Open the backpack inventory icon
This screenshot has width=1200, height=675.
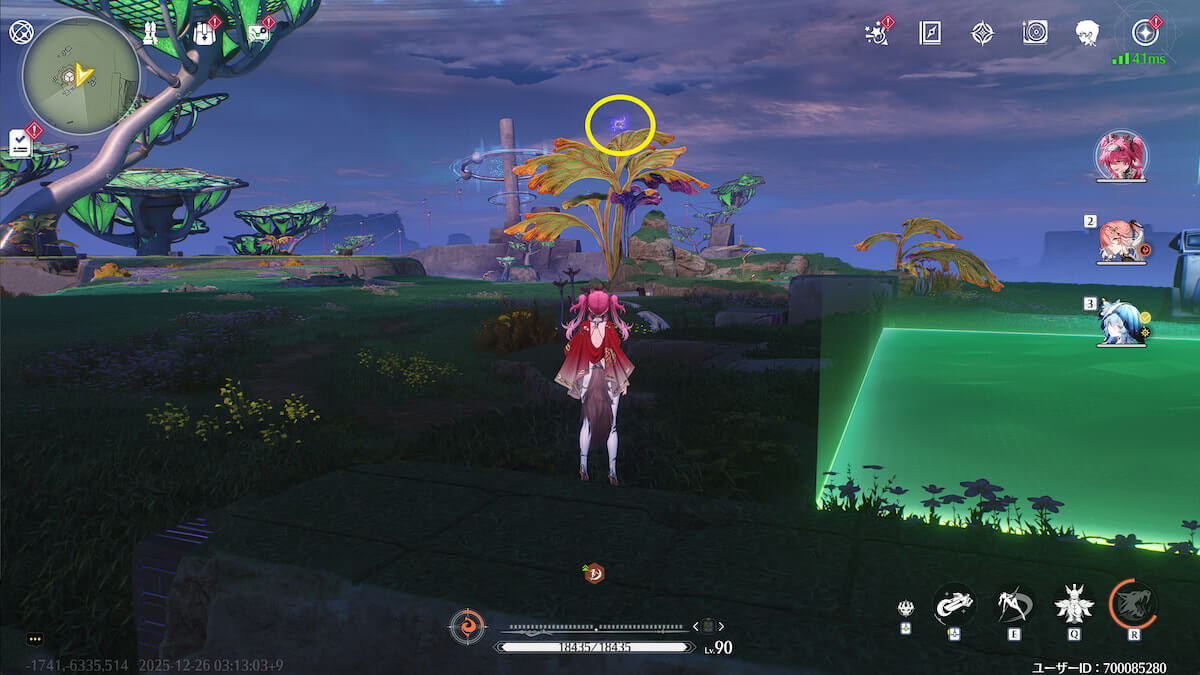pyautogui.click(x=204, y=33)
